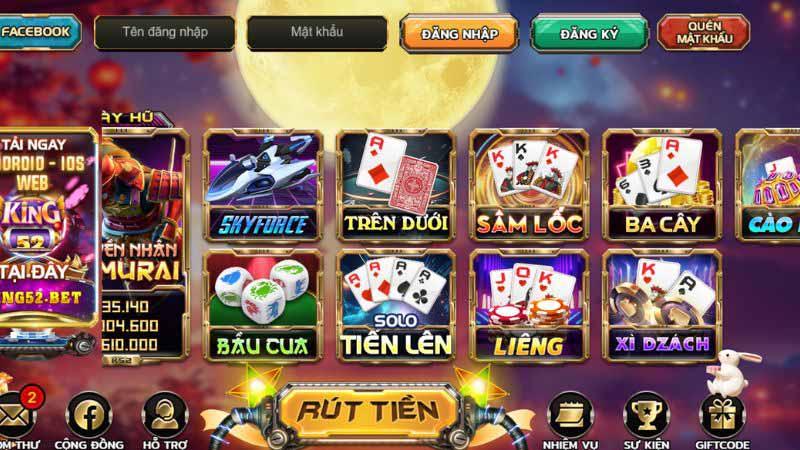Open the Xì Dzách blackjack game

pyautogui.click(x=662, y=305)
